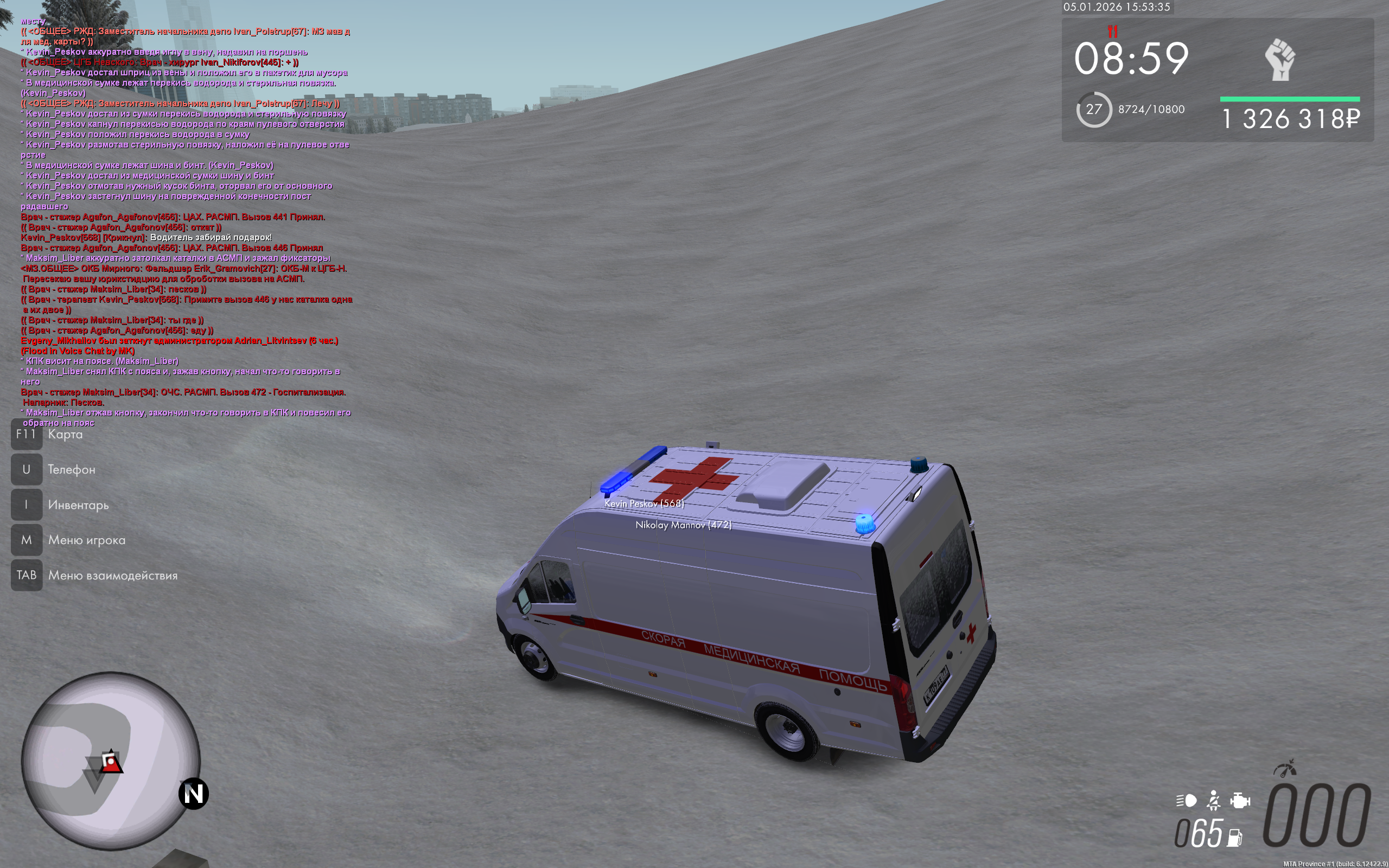Toggle the engine indicator icon

[x=1240, y=800]
